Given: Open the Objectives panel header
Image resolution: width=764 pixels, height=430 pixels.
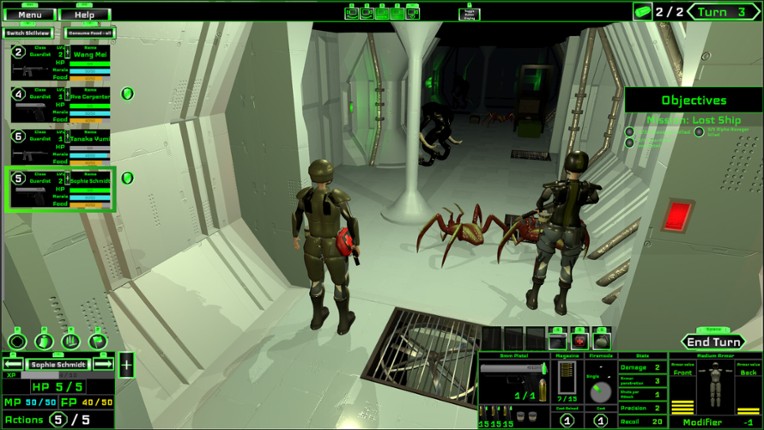Looking at the screenshot, I should tap(694, 101).
